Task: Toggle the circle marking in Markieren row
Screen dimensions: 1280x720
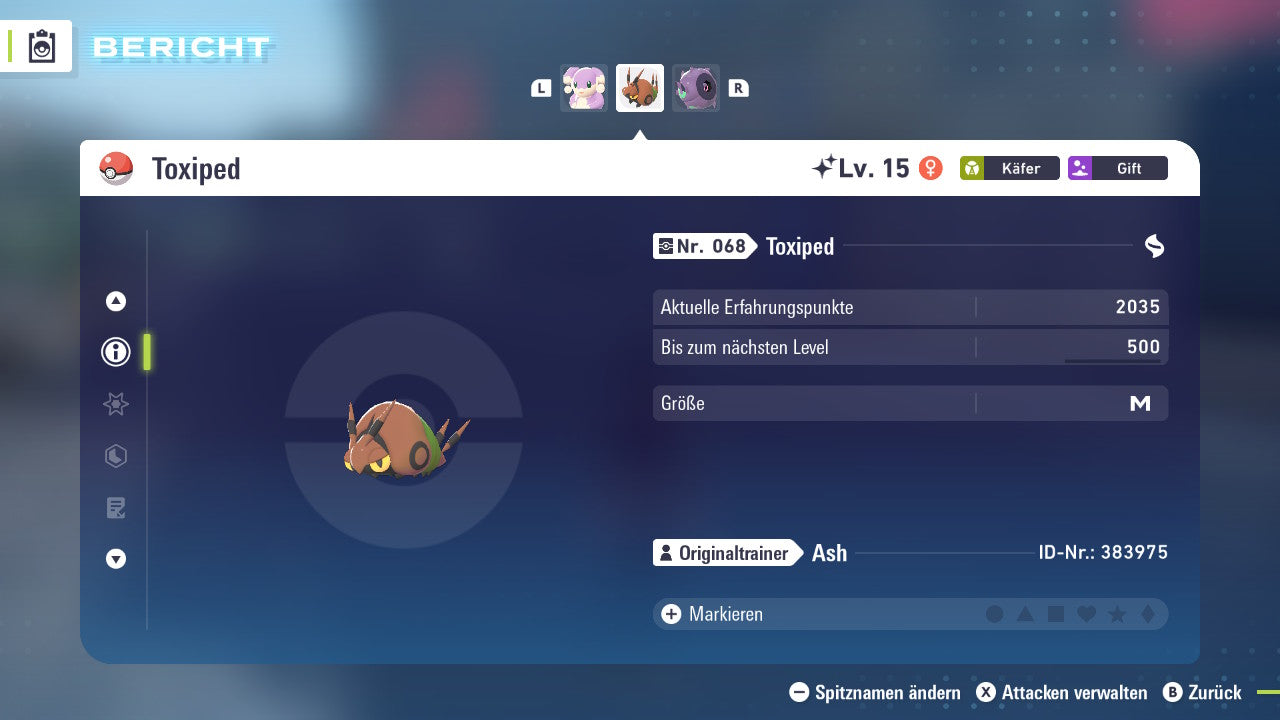Action: pos(995,614)
